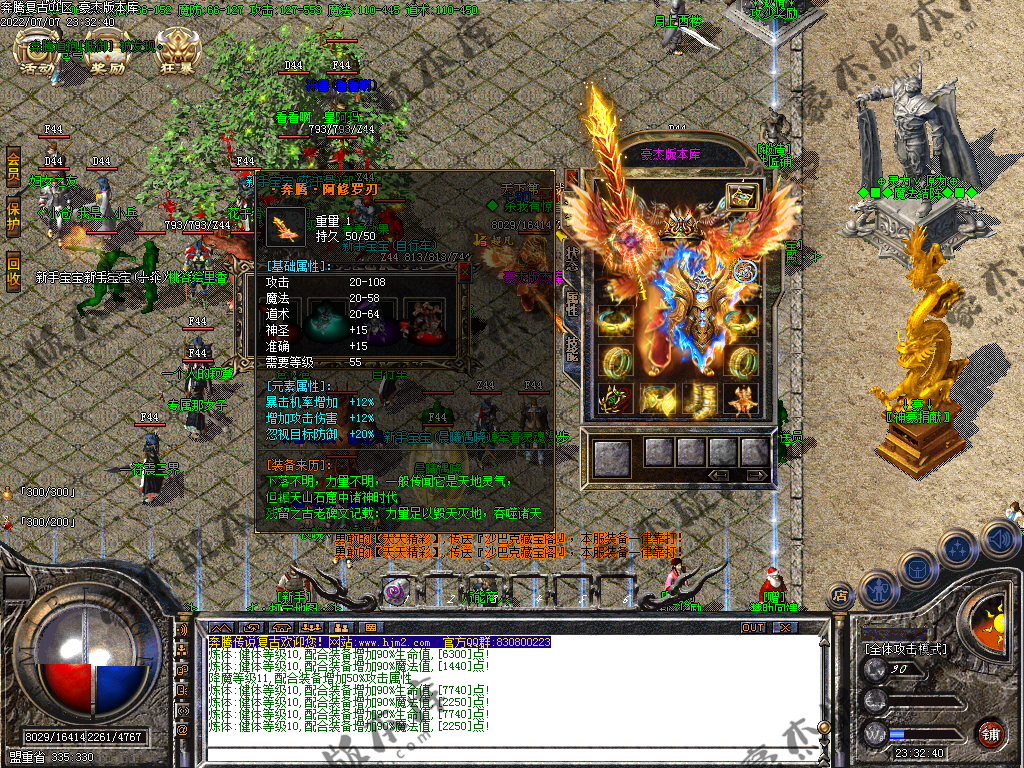Image resolution: width=1024 pixels, height=768 pixels.
Task: Open the red 铺 stall button
Action: click(991, 732)
